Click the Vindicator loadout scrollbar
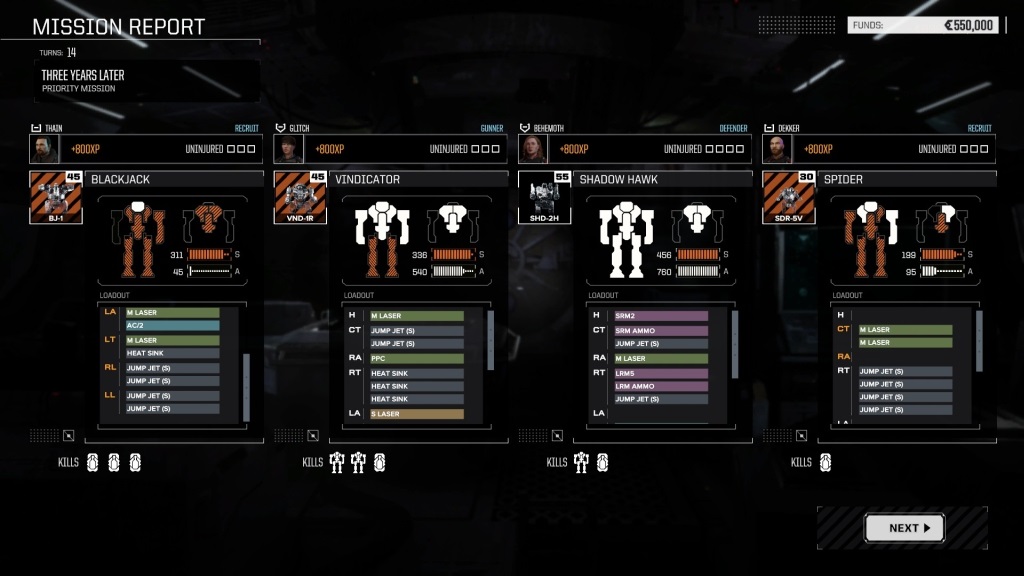Screen dimensions: 1024x576 click(x=490, y=340)
